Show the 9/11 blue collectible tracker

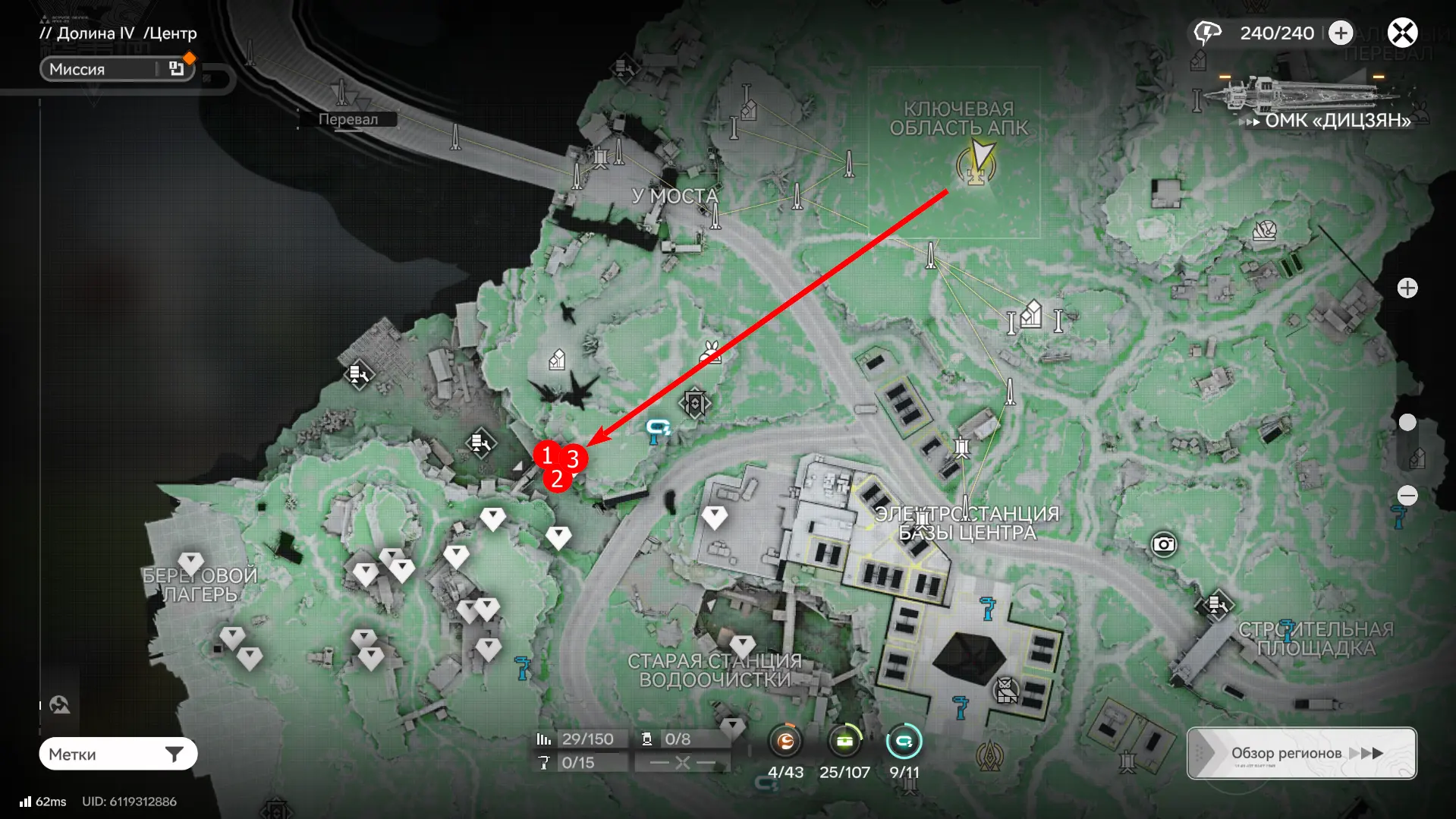tap(904, 742)
